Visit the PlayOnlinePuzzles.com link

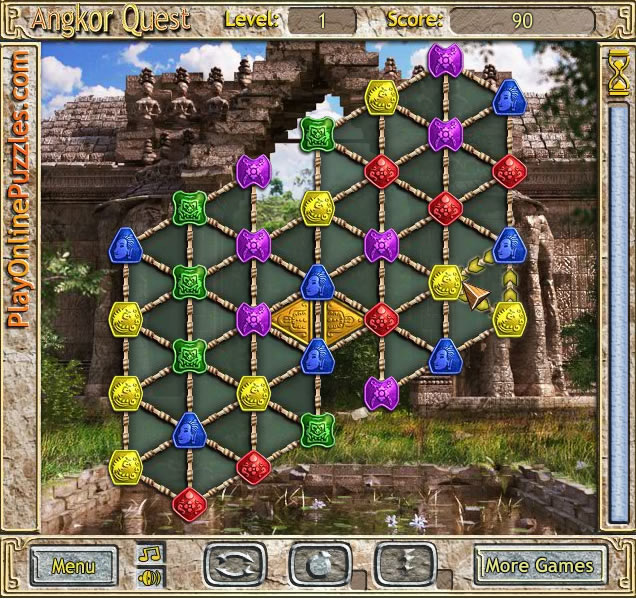(20, 190)
